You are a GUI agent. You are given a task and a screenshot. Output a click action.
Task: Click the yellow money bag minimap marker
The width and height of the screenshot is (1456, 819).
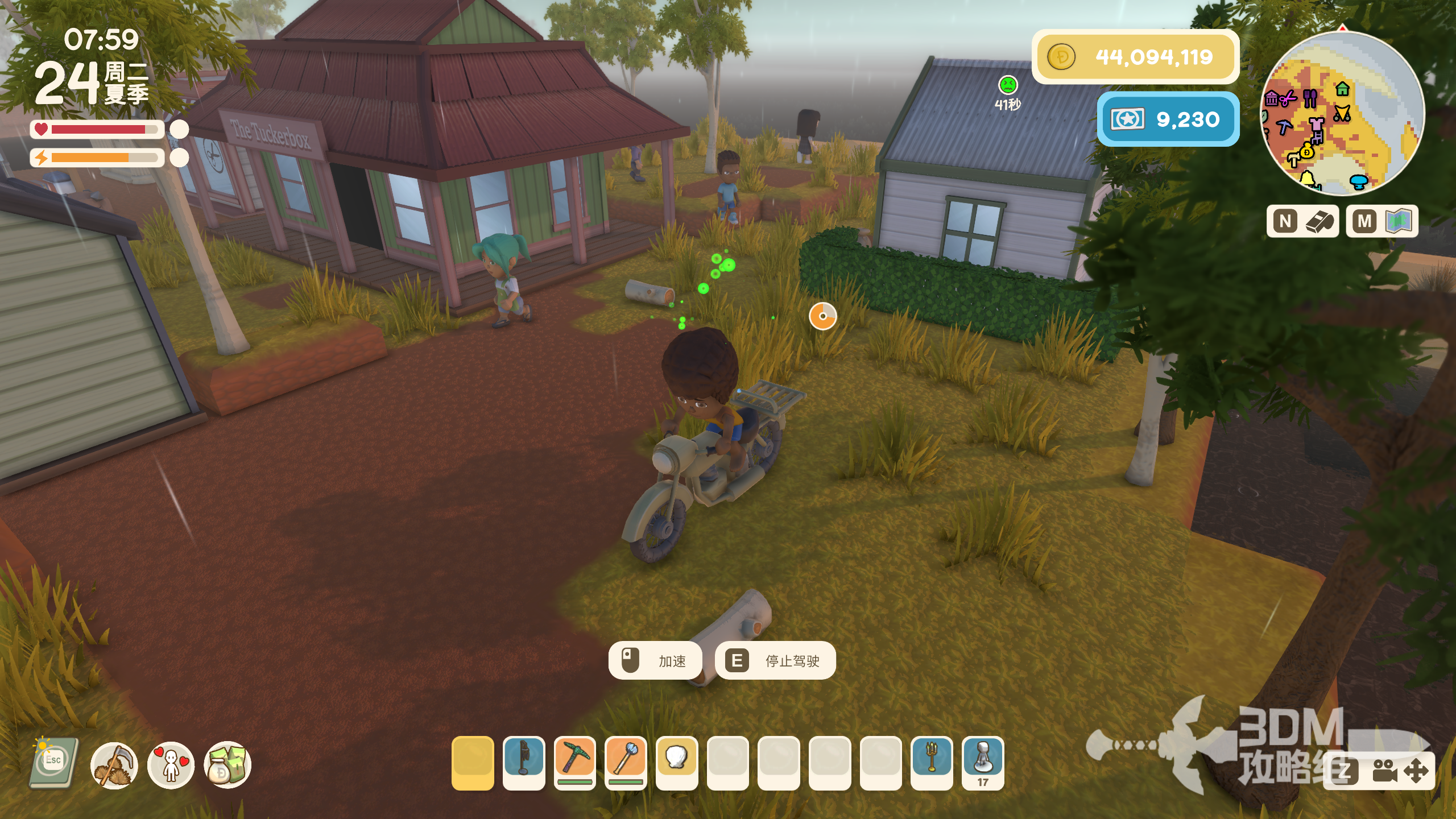point(1307,152)
